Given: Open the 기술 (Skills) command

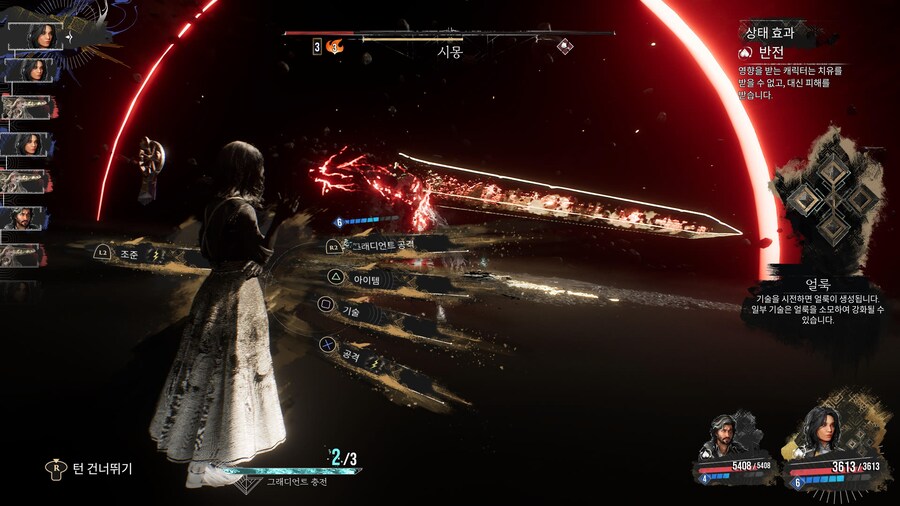Looking at the screenshot, I should click(x=350, y=312).
